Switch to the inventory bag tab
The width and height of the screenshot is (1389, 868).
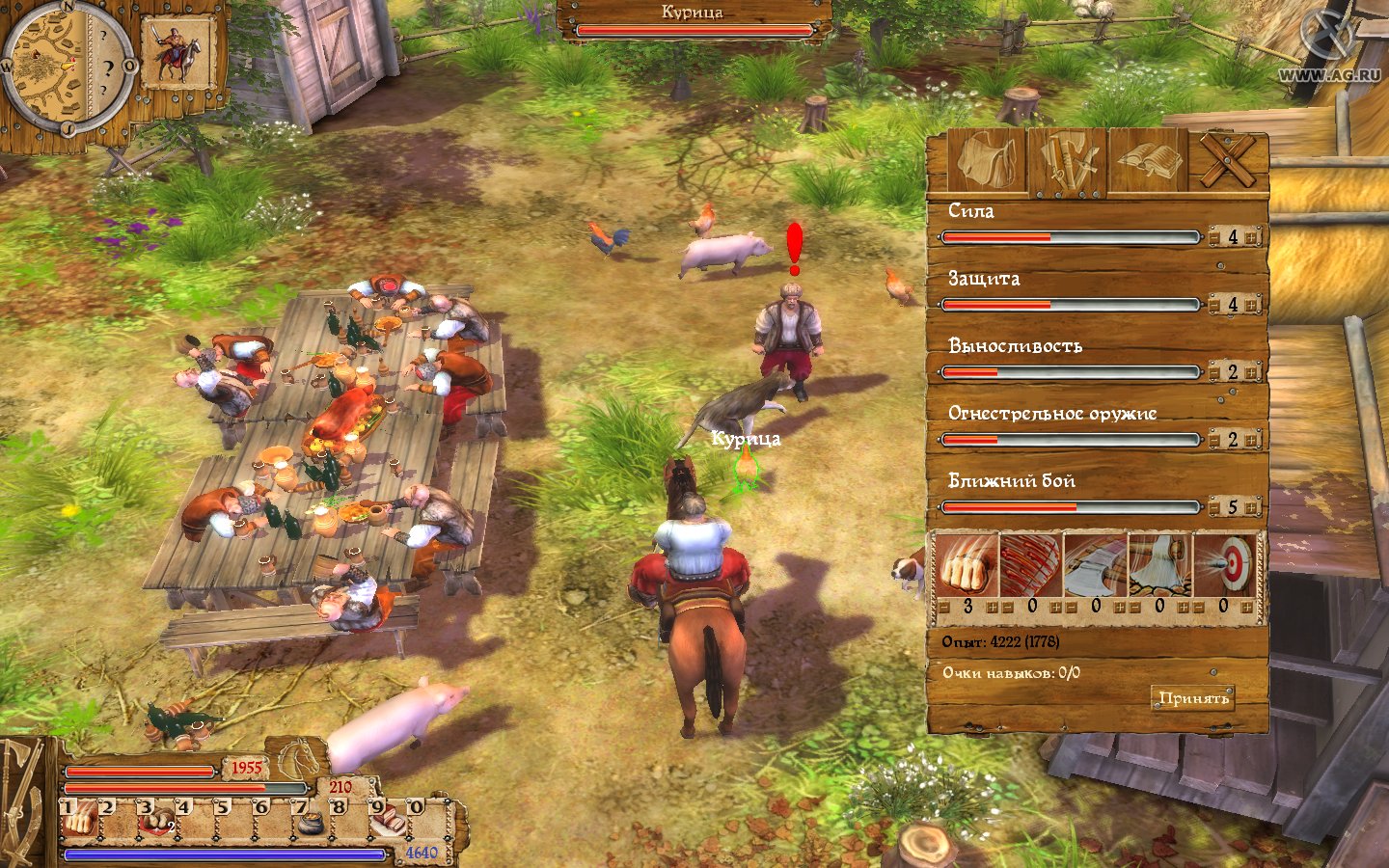[985, 161]
